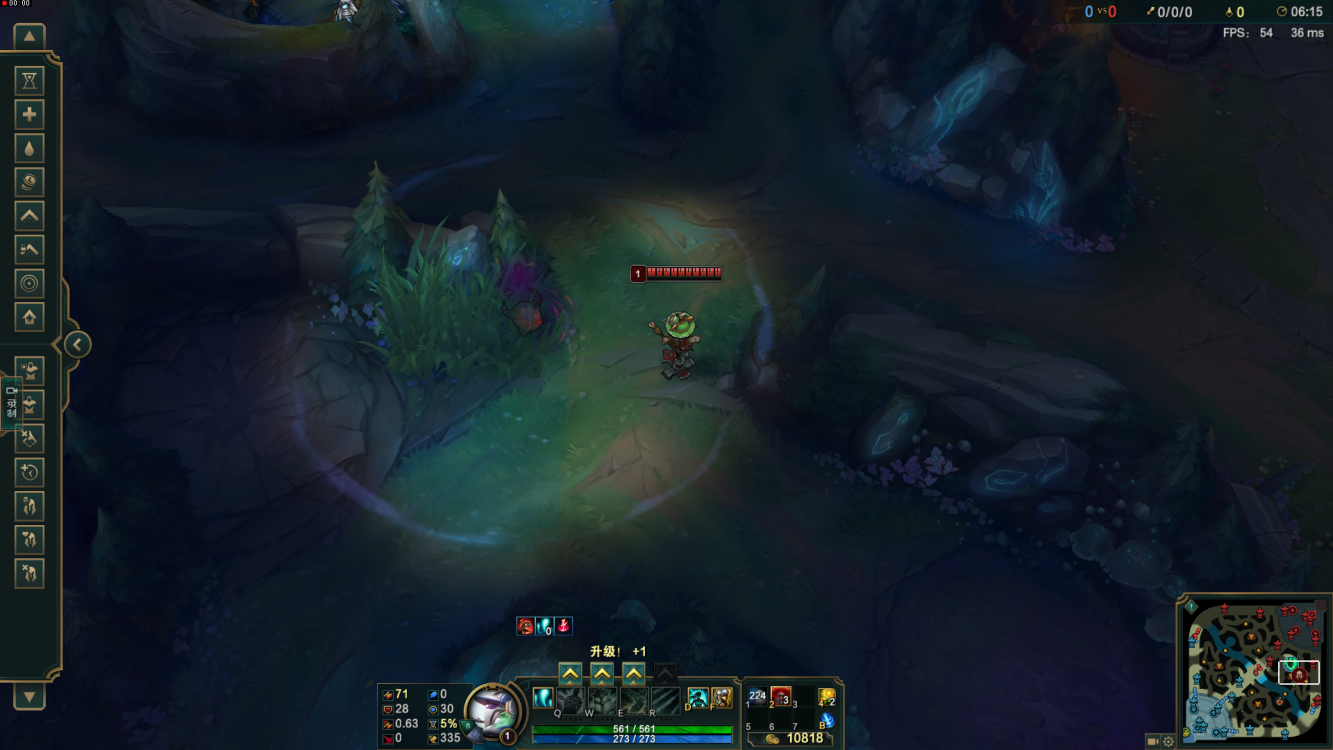Click the plus icon in the left panel
Viewport: 1333px width, 750px height.
[29, 115]
